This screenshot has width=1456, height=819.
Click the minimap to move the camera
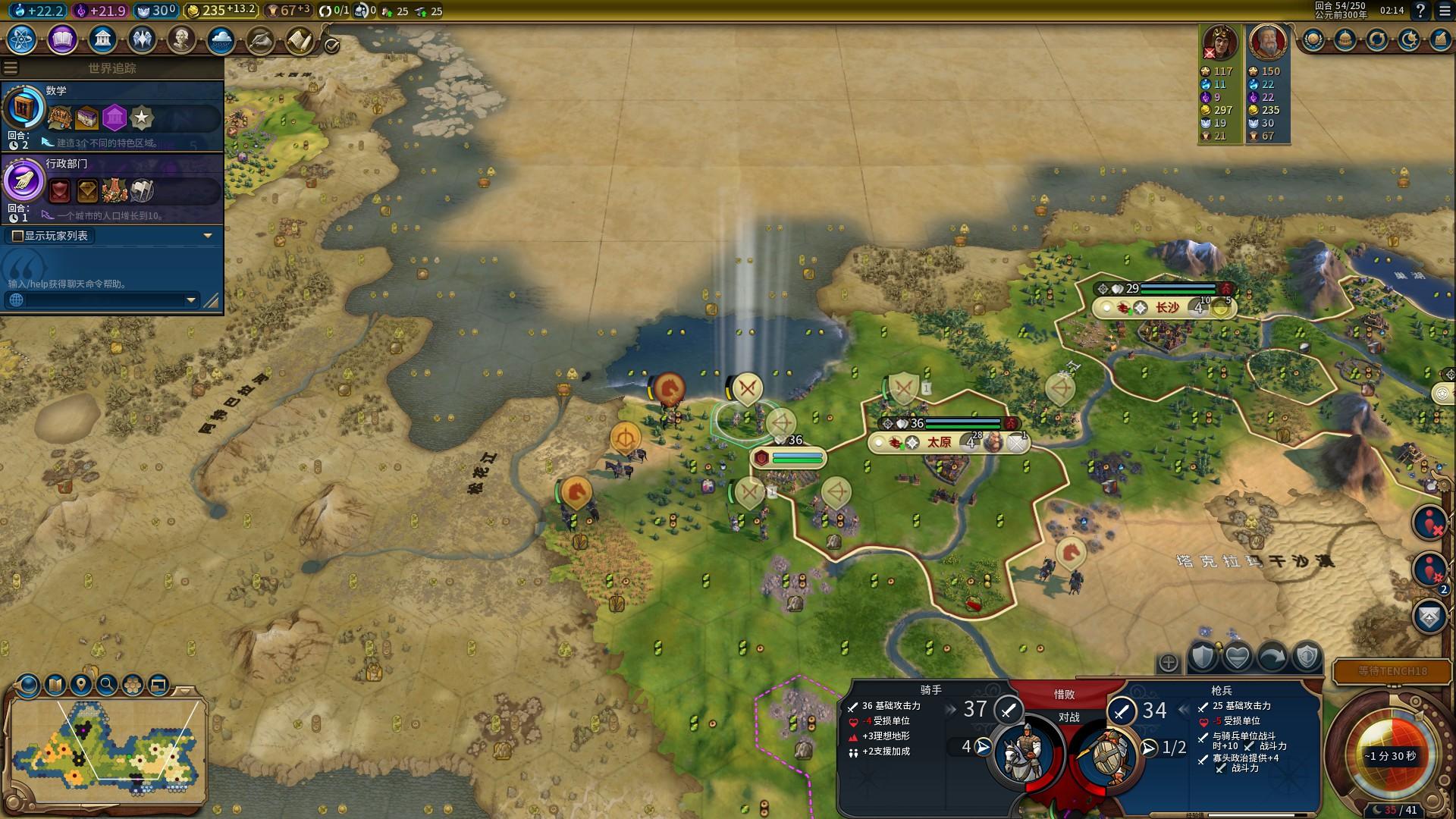pyautogui.click(x=106, y=747)
